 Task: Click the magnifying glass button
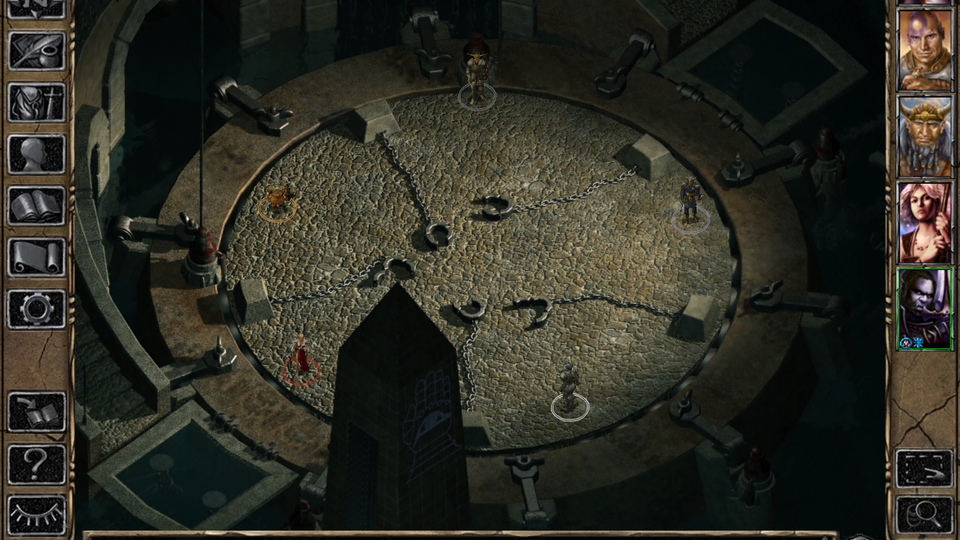coord(924,514)
